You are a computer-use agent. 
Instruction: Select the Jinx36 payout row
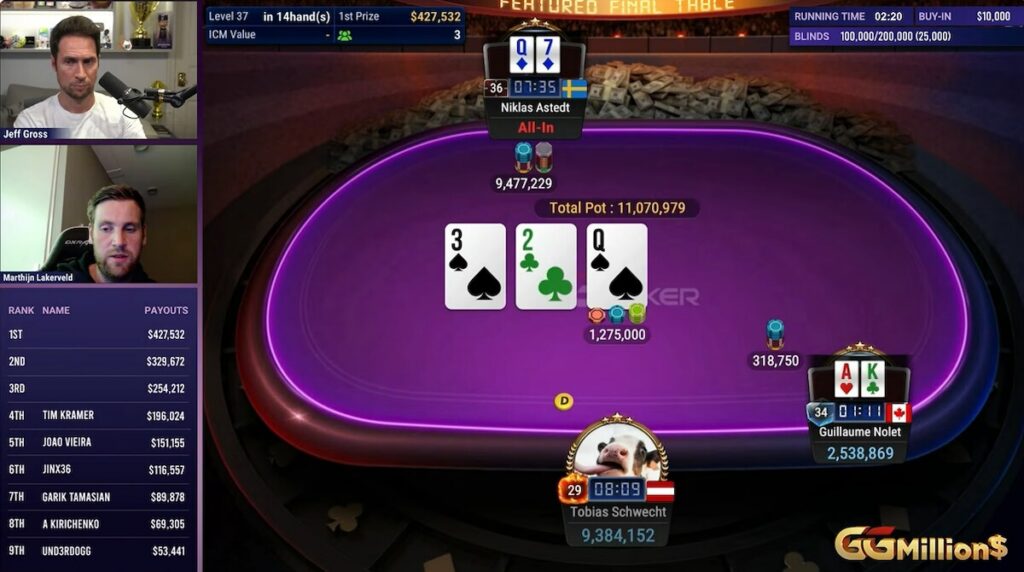click(98, 469)
